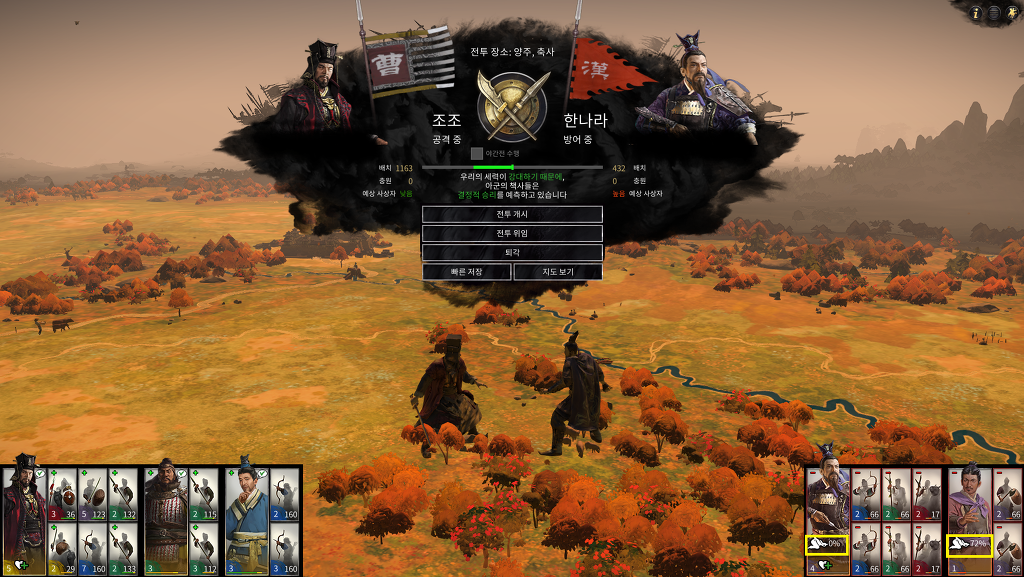Retreat by clicking the 퇴각 button
This screenshot has width=1024, height=577.
pos(512,252)
